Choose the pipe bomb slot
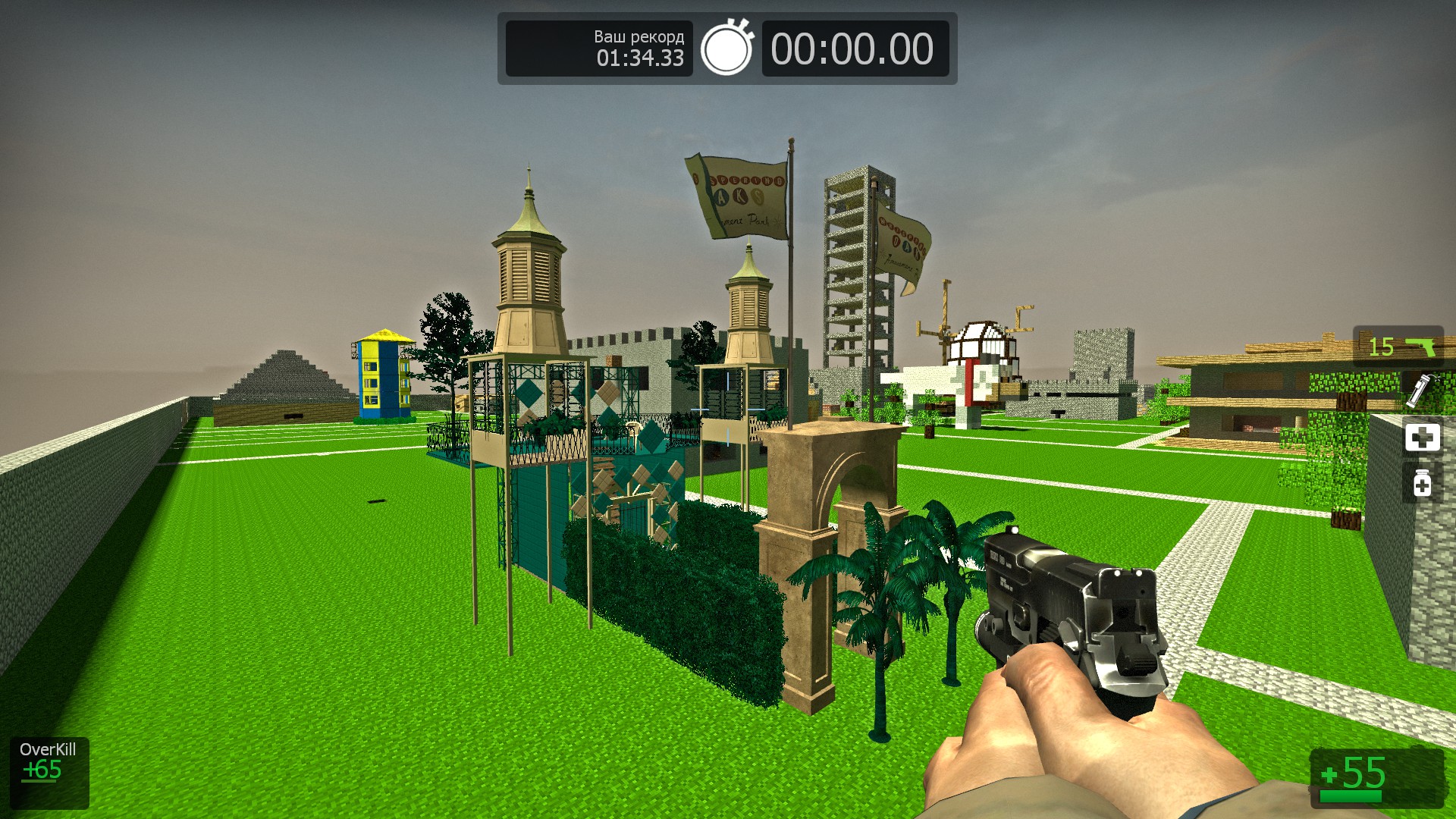The width and height of the screenshot is (1456, 819). (1420, 391)
